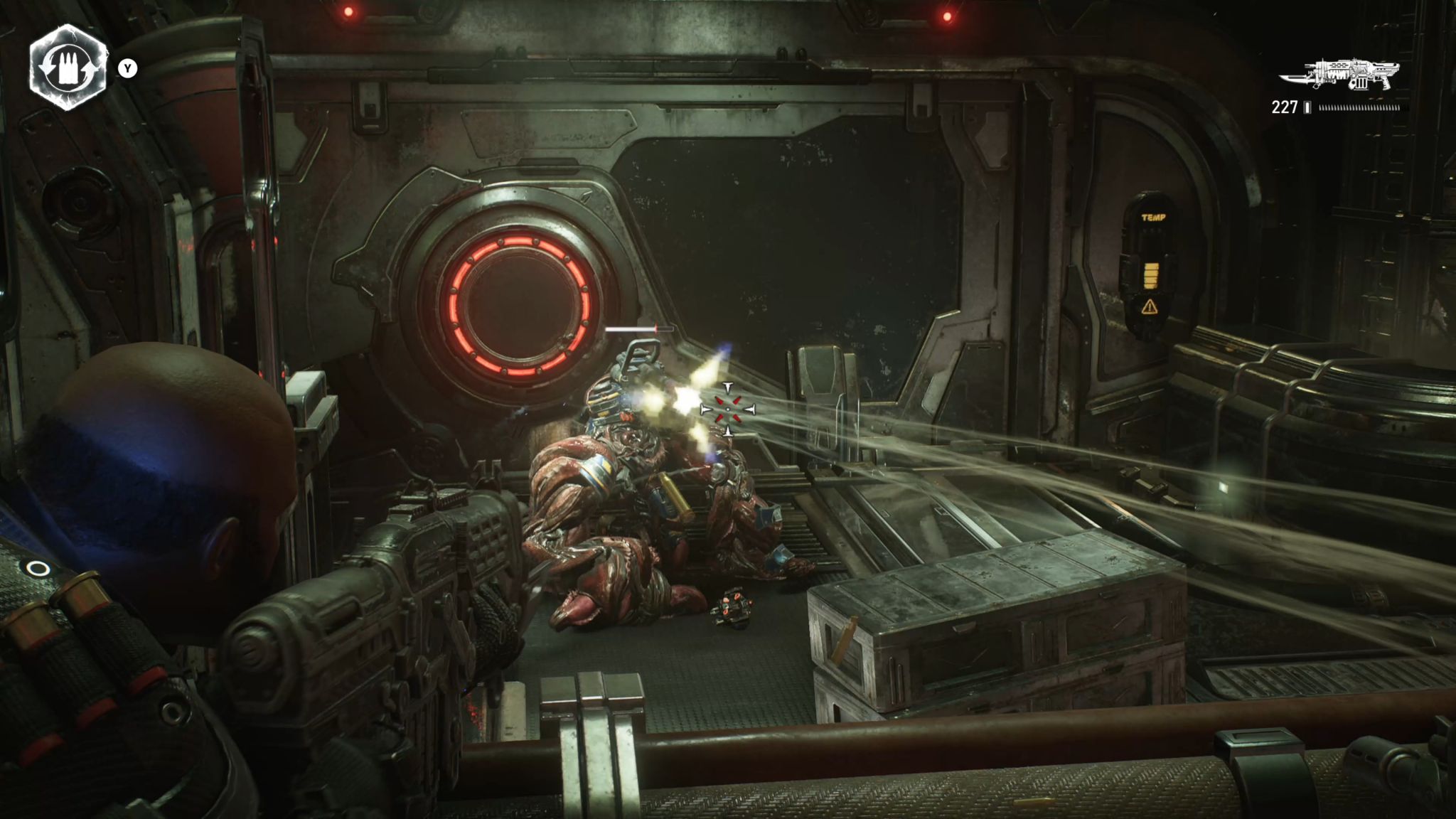1456x819 pixels.
Task: Select the ammo count reading 227
Action: click(x=1283, y=108)
